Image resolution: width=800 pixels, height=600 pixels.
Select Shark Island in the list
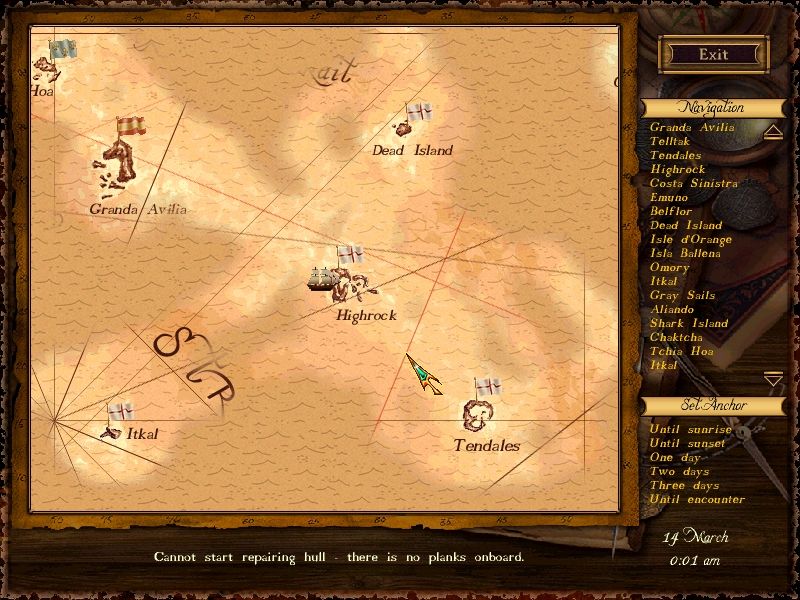pyautogui.click(x=689, y=323)
